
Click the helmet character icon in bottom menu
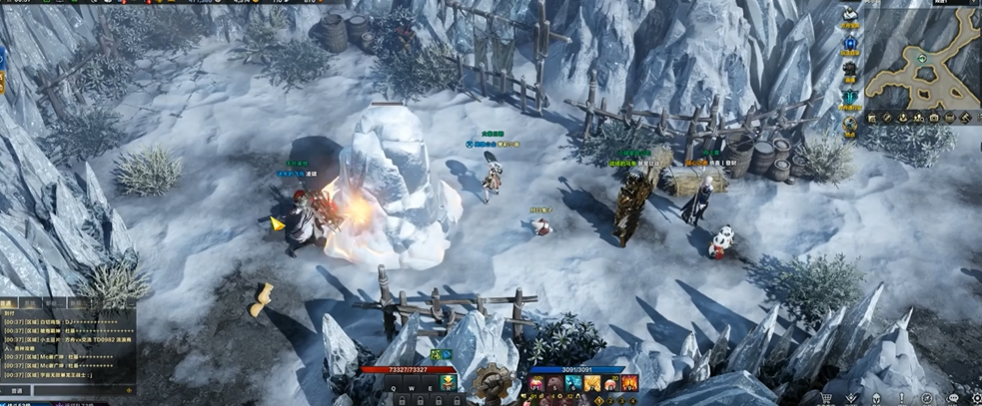pyautogui.click(x=876, y=398)
